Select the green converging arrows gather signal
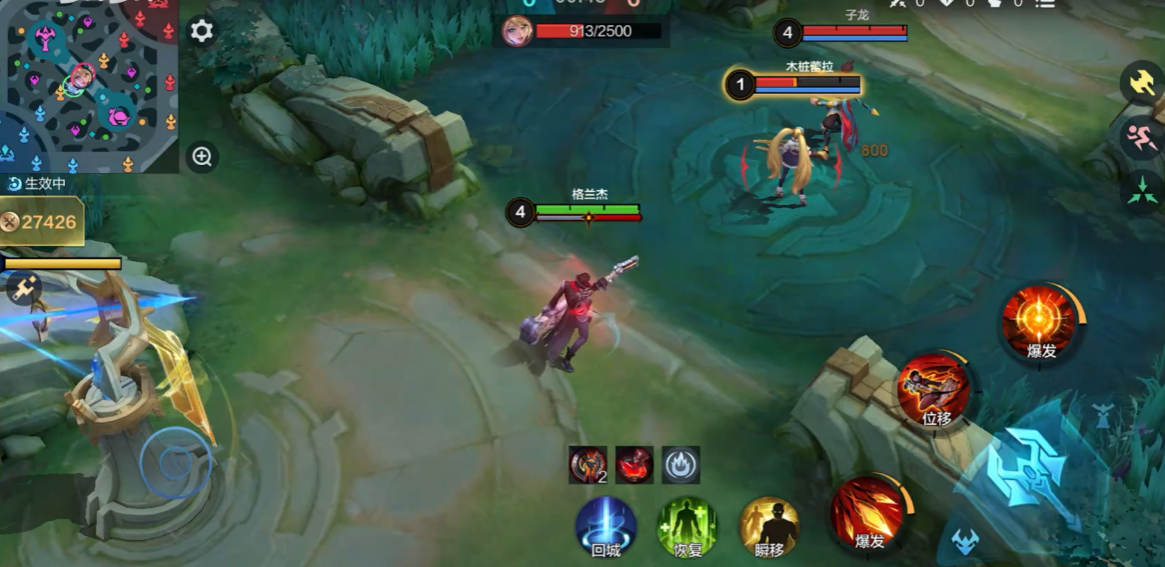Image resolution: width=1165 pixels, height=567 pixels. point(1141,190)
